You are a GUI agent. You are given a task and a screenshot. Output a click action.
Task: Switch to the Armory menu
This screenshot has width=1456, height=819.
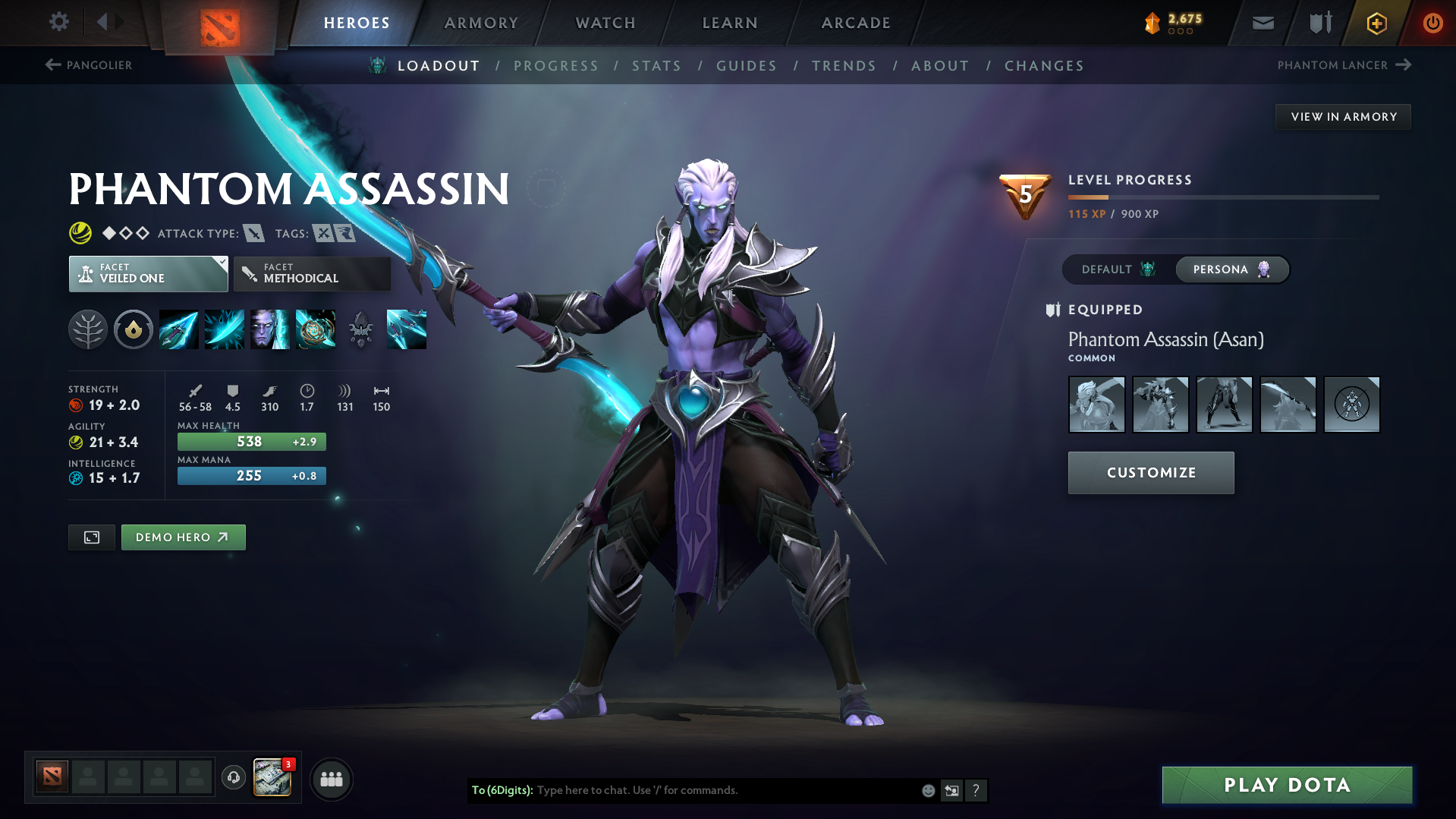(481, 23)
